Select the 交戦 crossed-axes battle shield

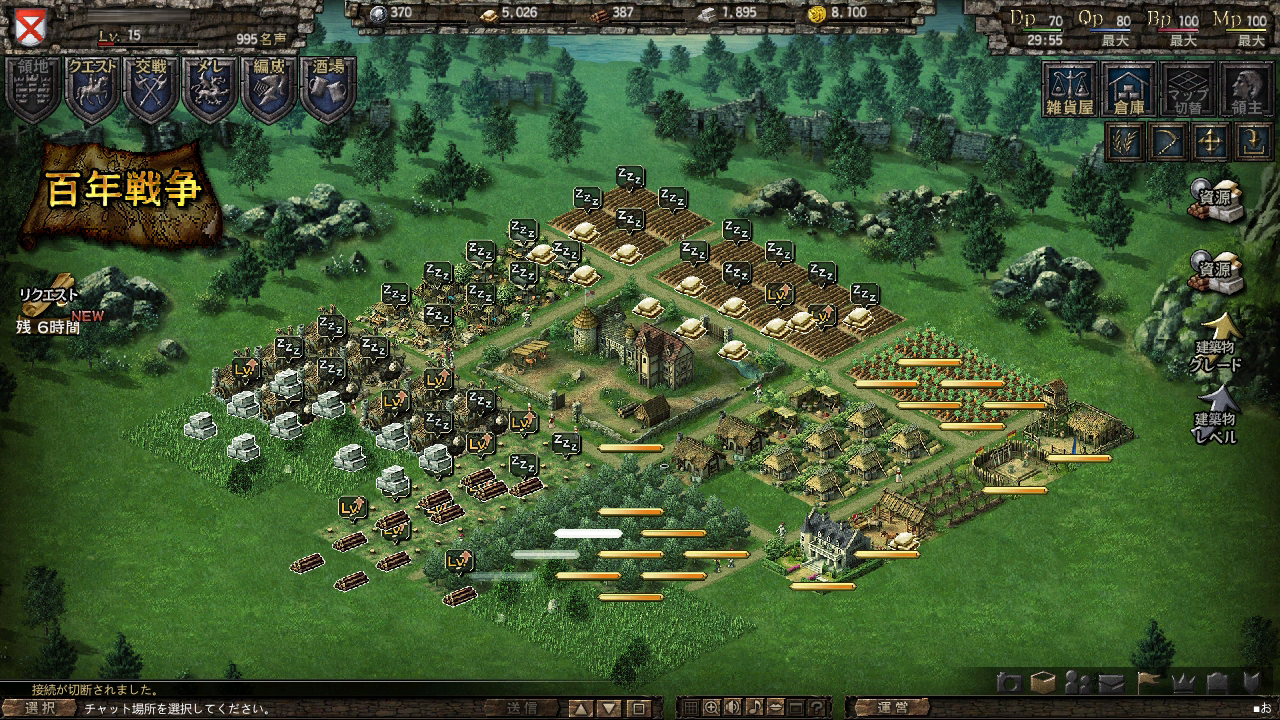coord(151,88)
